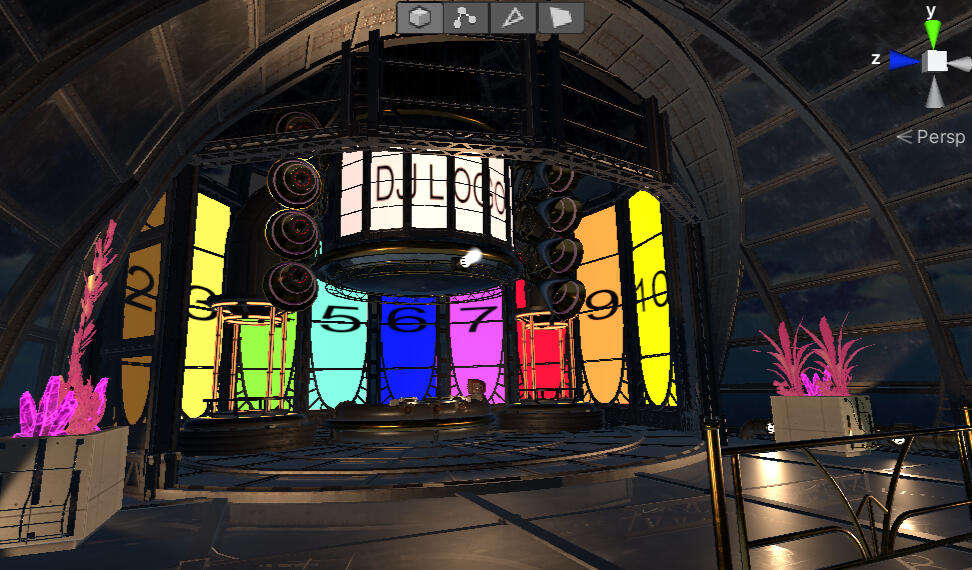
Task: Snap view to the green Y axis cone
Action: click(934, 33)
